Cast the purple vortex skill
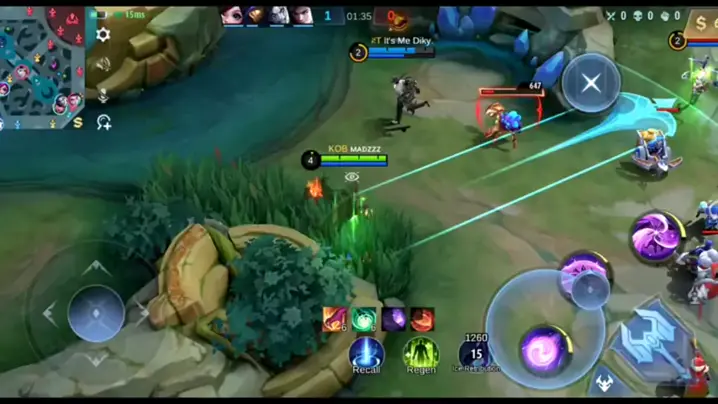The width and height of the screenshot is (718, 404). (543, 350)
